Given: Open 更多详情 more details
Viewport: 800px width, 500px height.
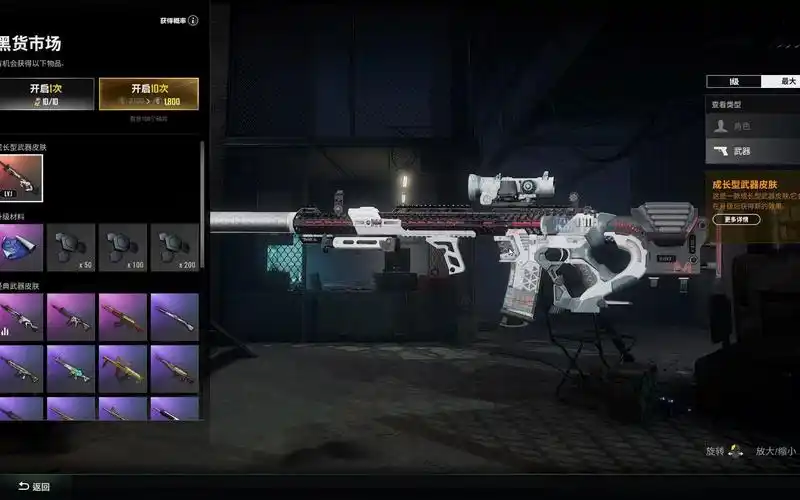Looking at the screenshot, I should click(x=735, y=219).
